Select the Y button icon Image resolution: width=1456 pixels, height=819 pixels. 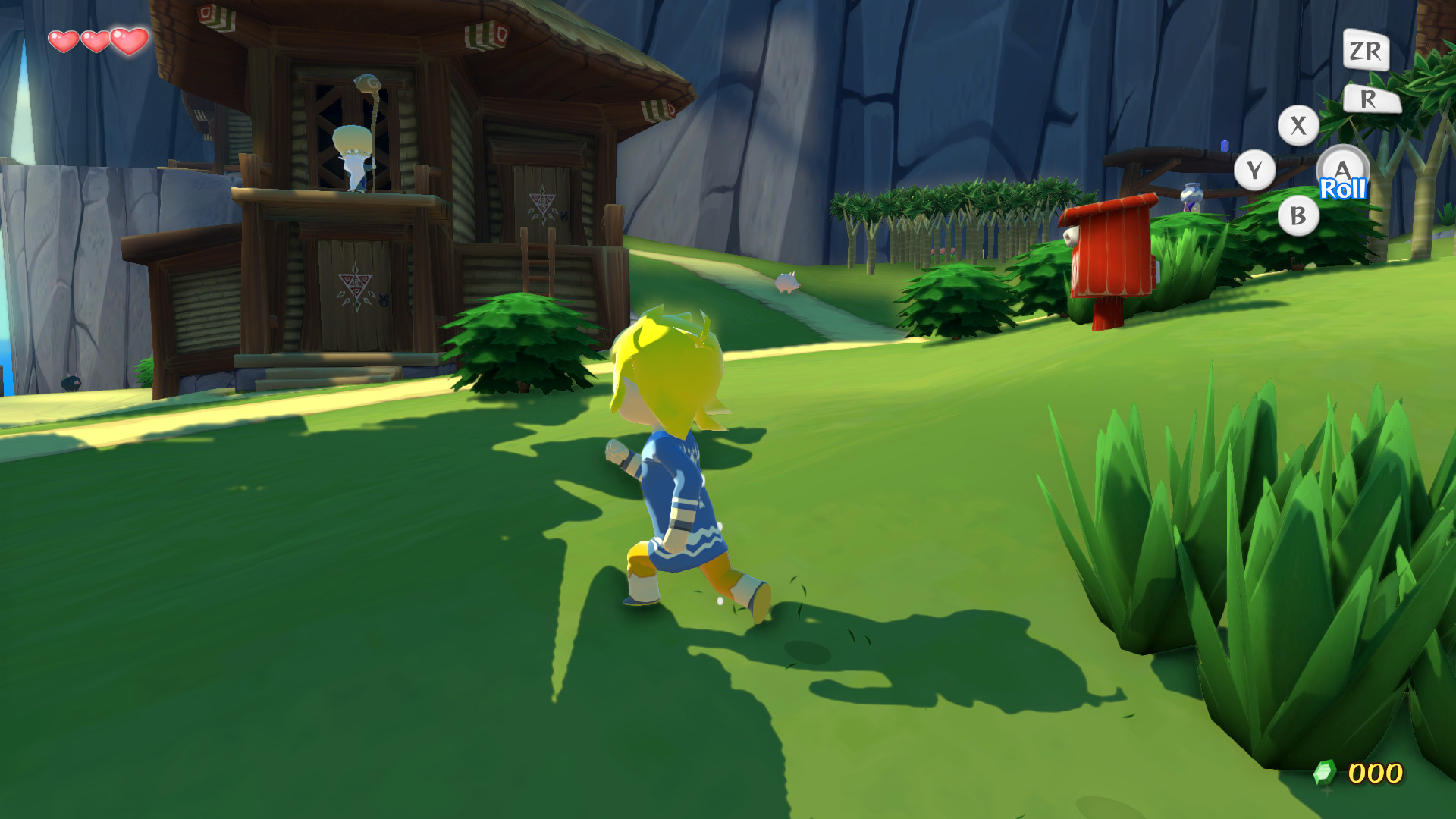point(1256,168)
